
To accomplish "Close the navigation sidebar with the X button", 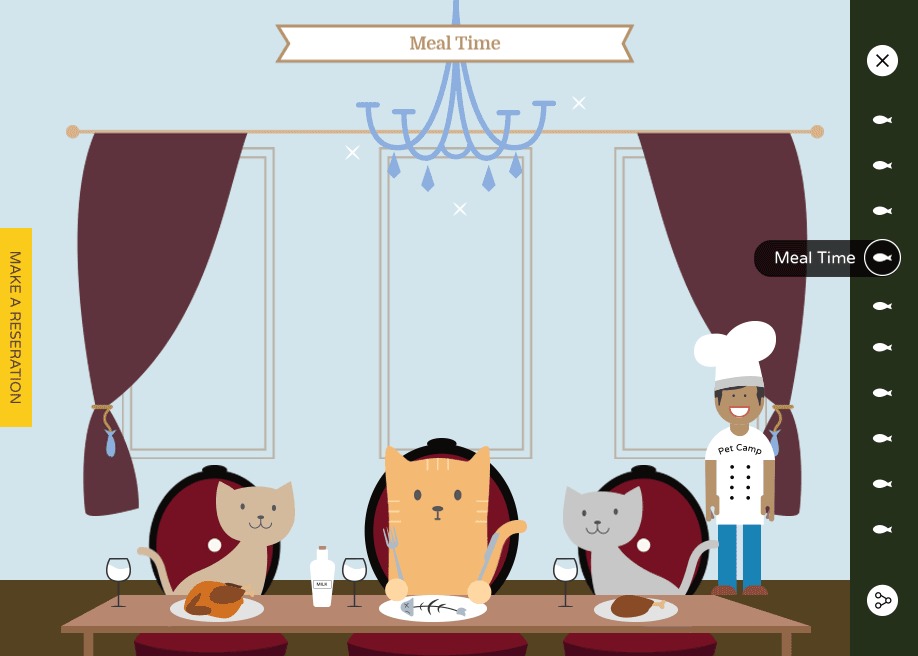I will tap(882, 61).
